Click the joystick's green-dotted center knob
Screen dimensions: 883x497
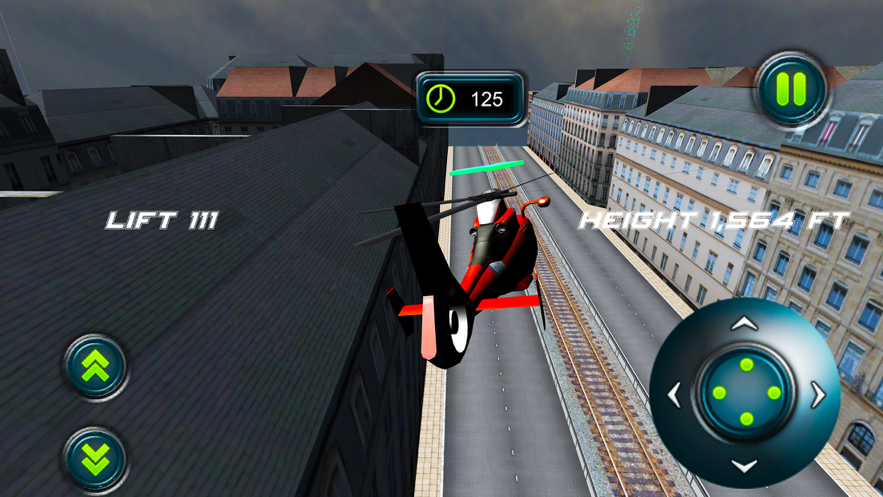(746, 393)
